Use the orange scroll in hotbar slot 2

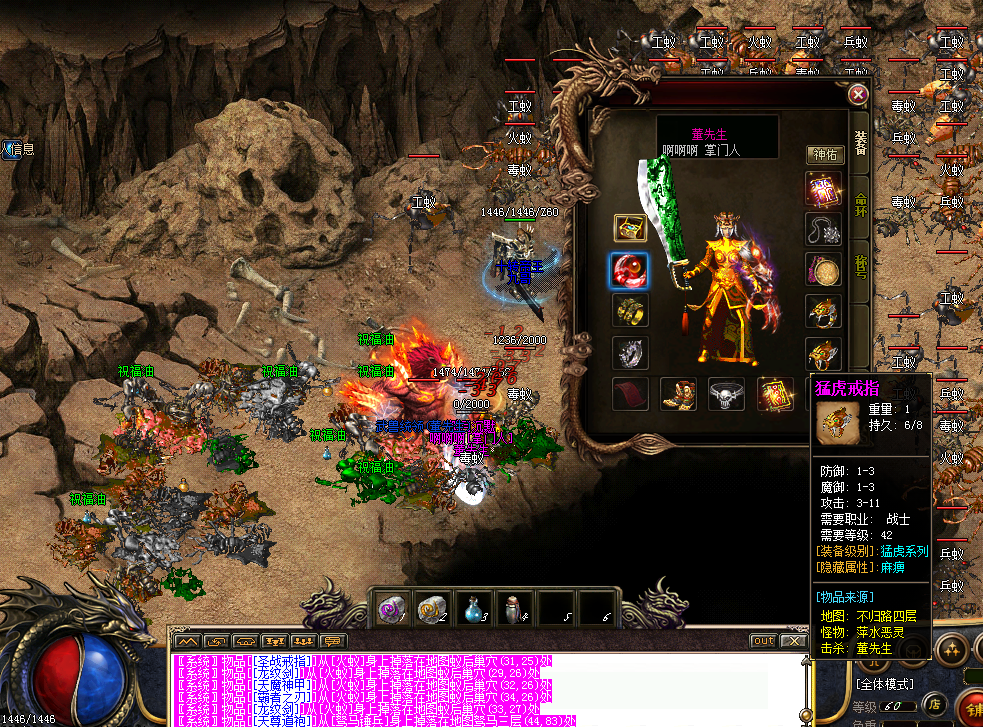click(x=431, y=607)
